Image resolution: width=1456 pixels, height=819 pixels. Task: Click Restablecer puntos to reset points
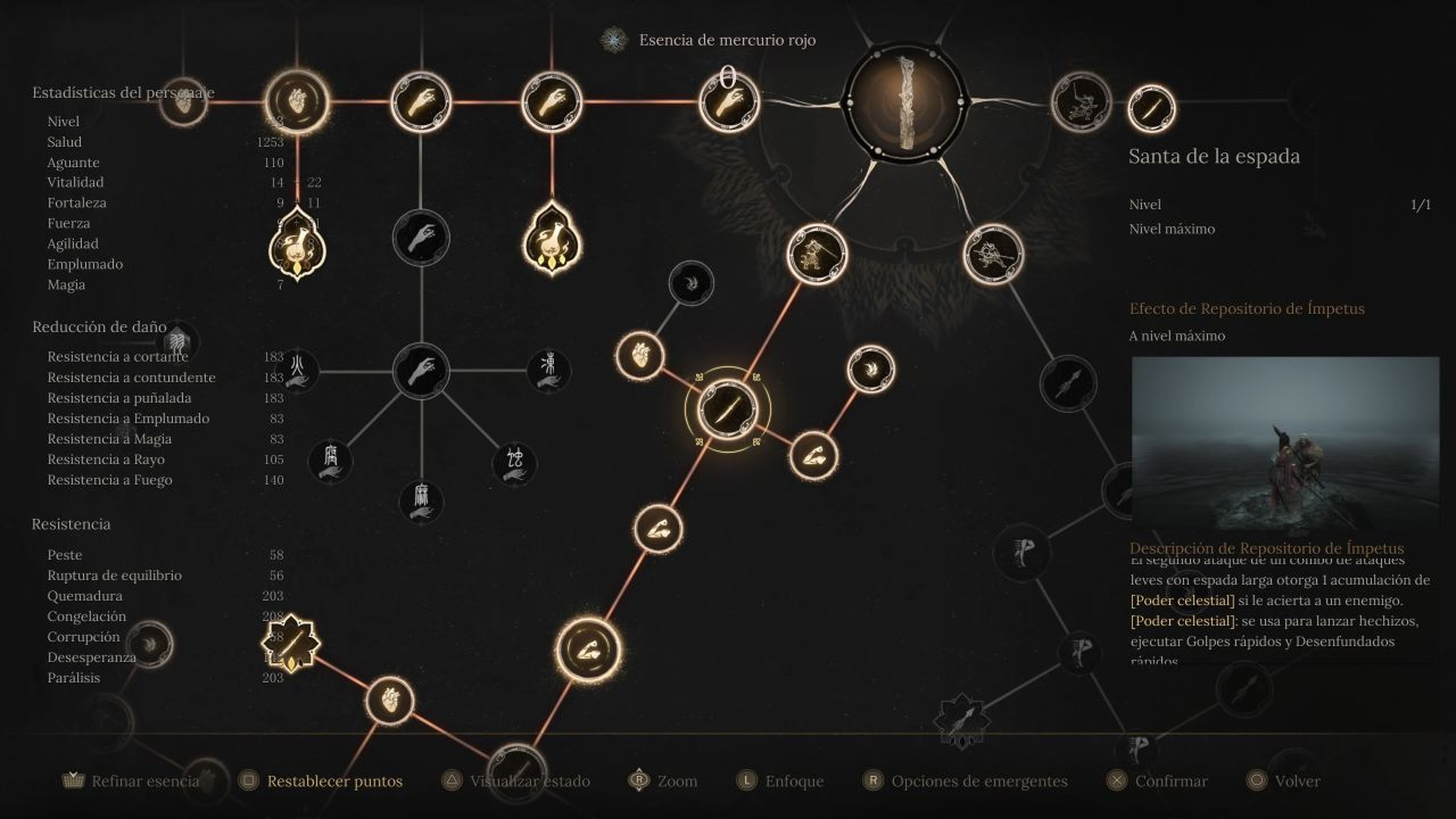(x=336, y=782)
